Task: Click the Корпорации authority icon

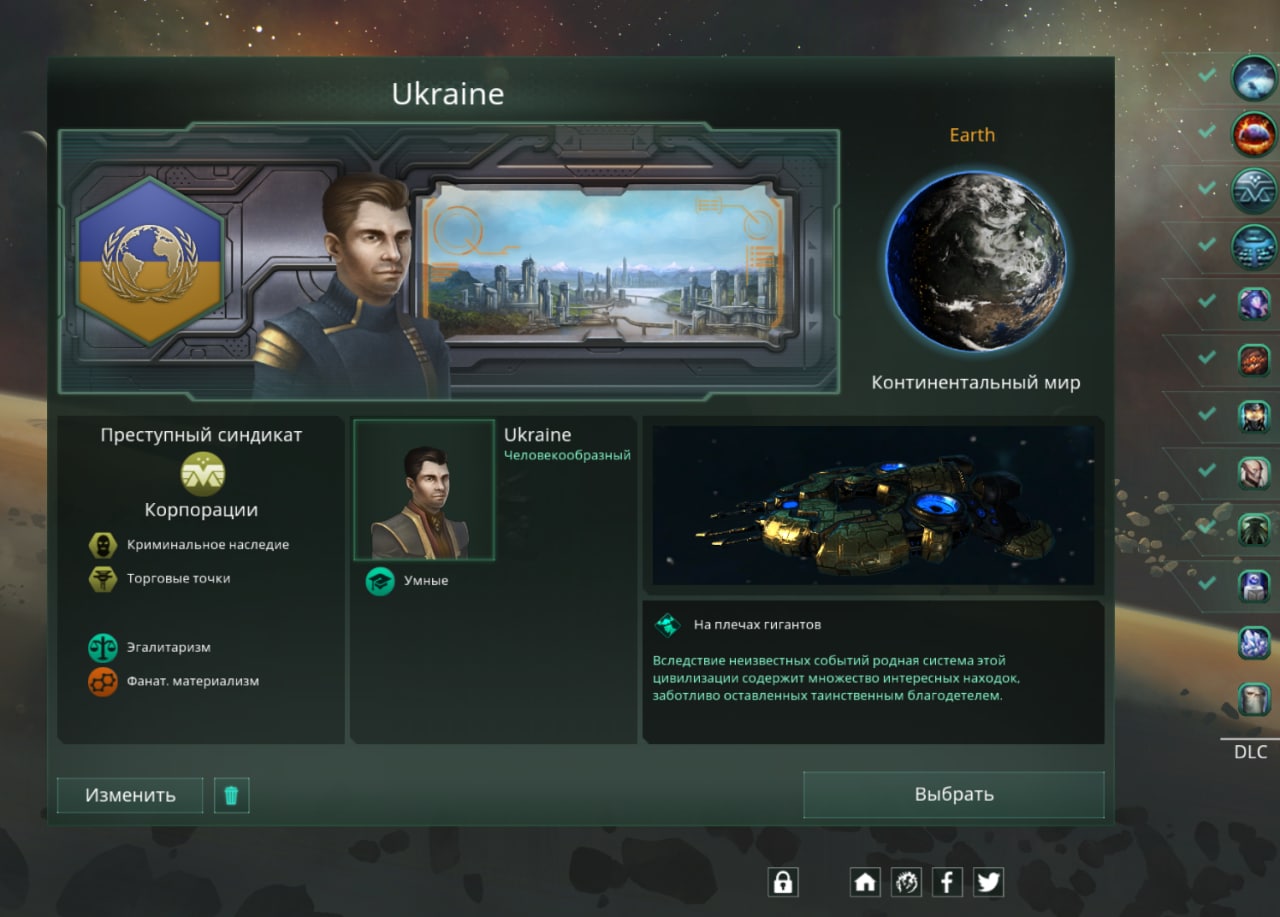Action: coord(202,474)
